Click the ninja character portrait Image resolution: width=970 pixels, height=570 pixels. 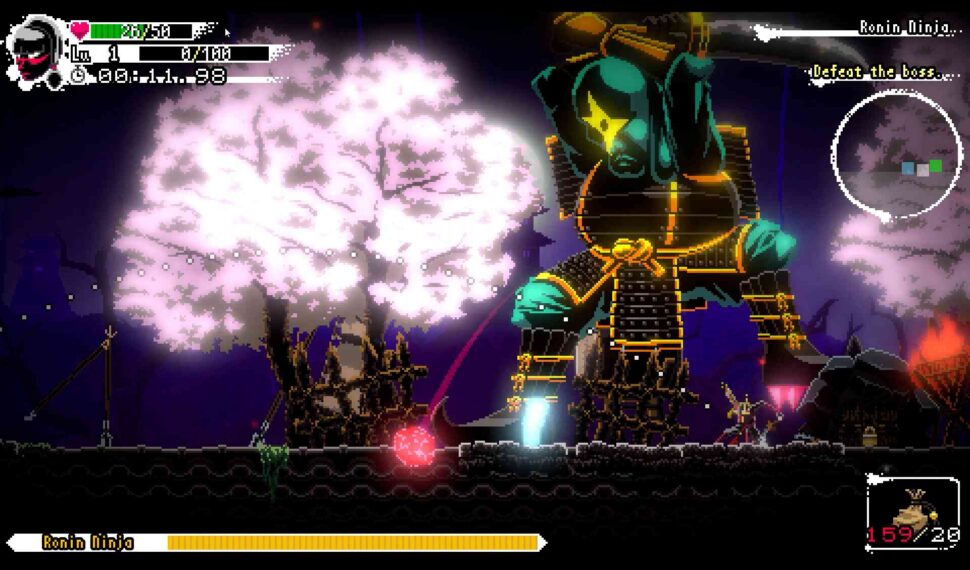[x=37, y=50]
